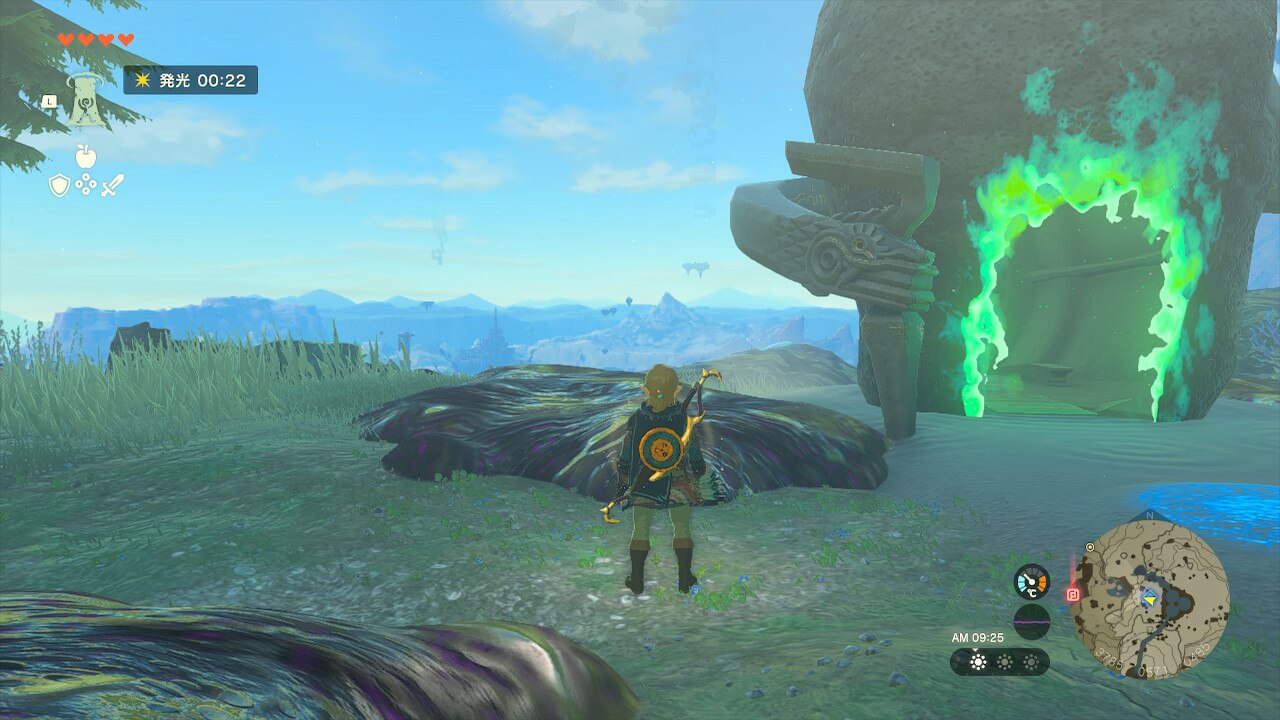Choose the shield quick-select icon
Image resolution: width=1280 pixels, height=720 pixels.
point(59,185)
